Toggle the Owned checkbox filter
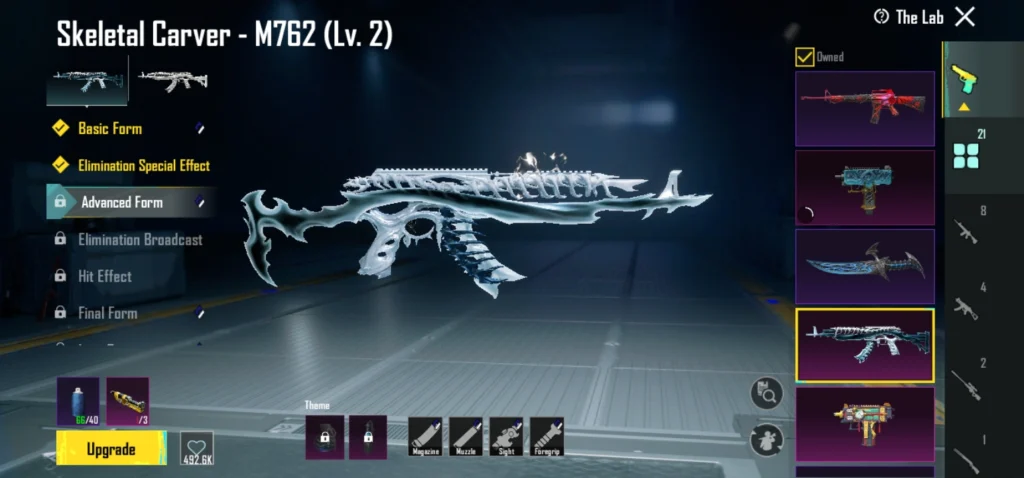Viewport: 1024px width, 478px height. [x=804, y=57]
